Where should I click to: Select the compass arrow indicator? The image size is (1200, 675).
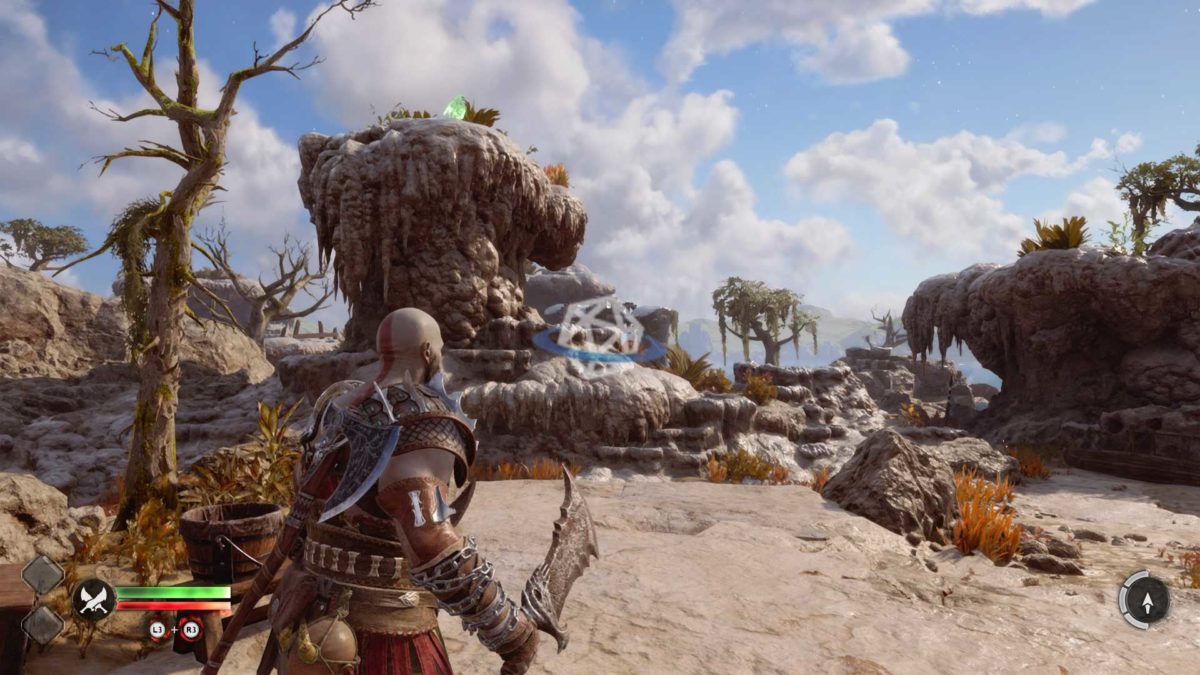pos(1144,598)
